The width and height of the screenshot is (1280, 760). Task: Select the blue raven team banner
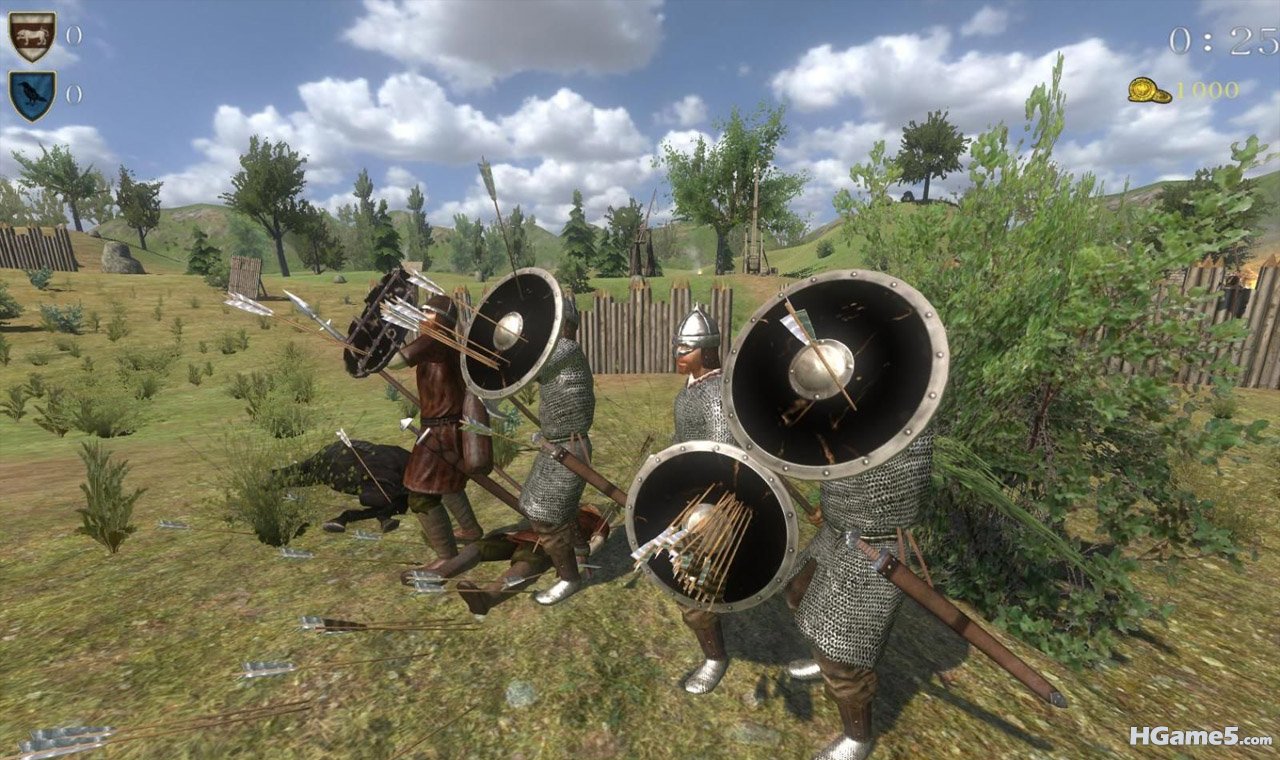32,95
